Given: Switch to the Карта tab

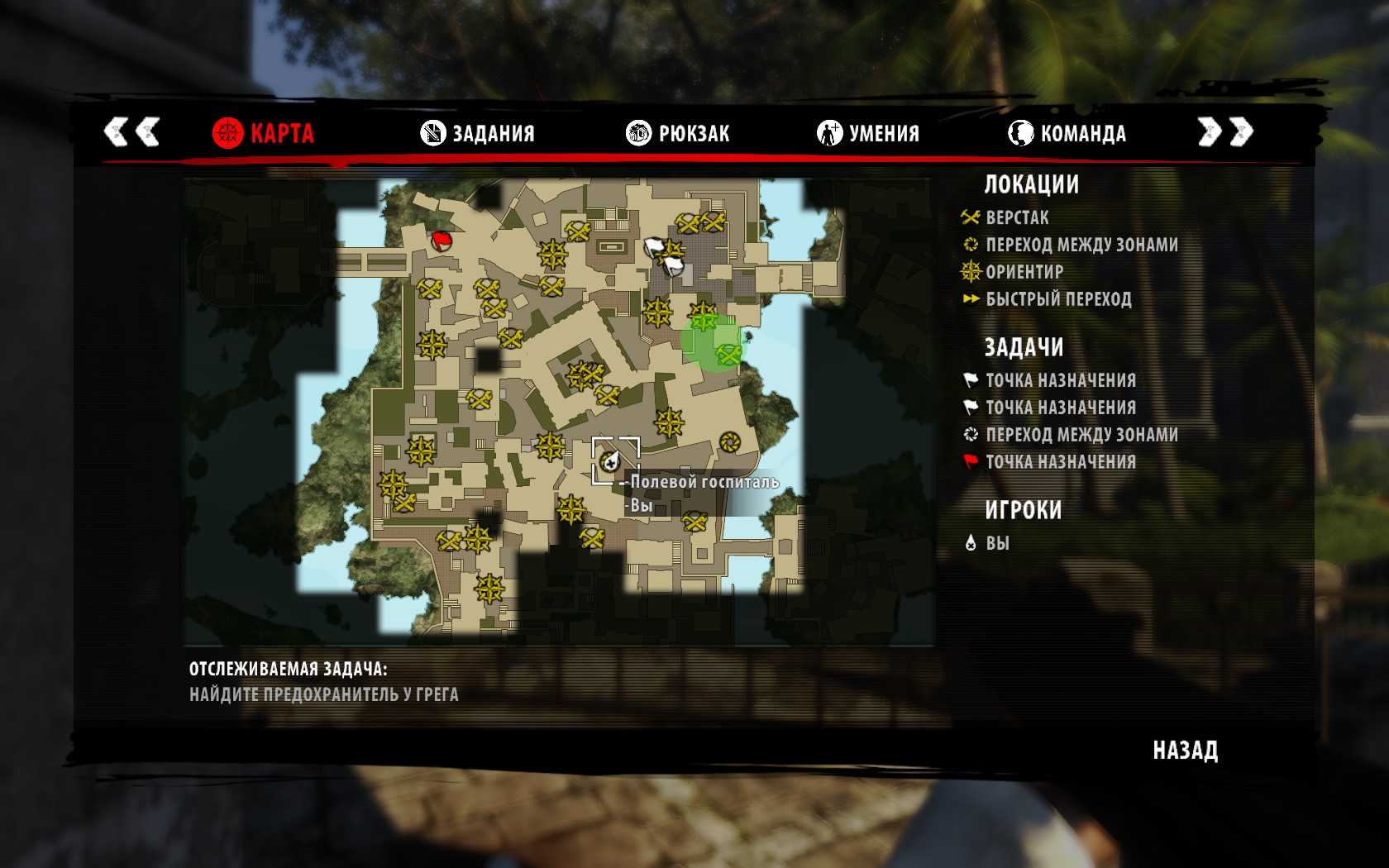Looking at the screenshot, I should tap(264, 133).
